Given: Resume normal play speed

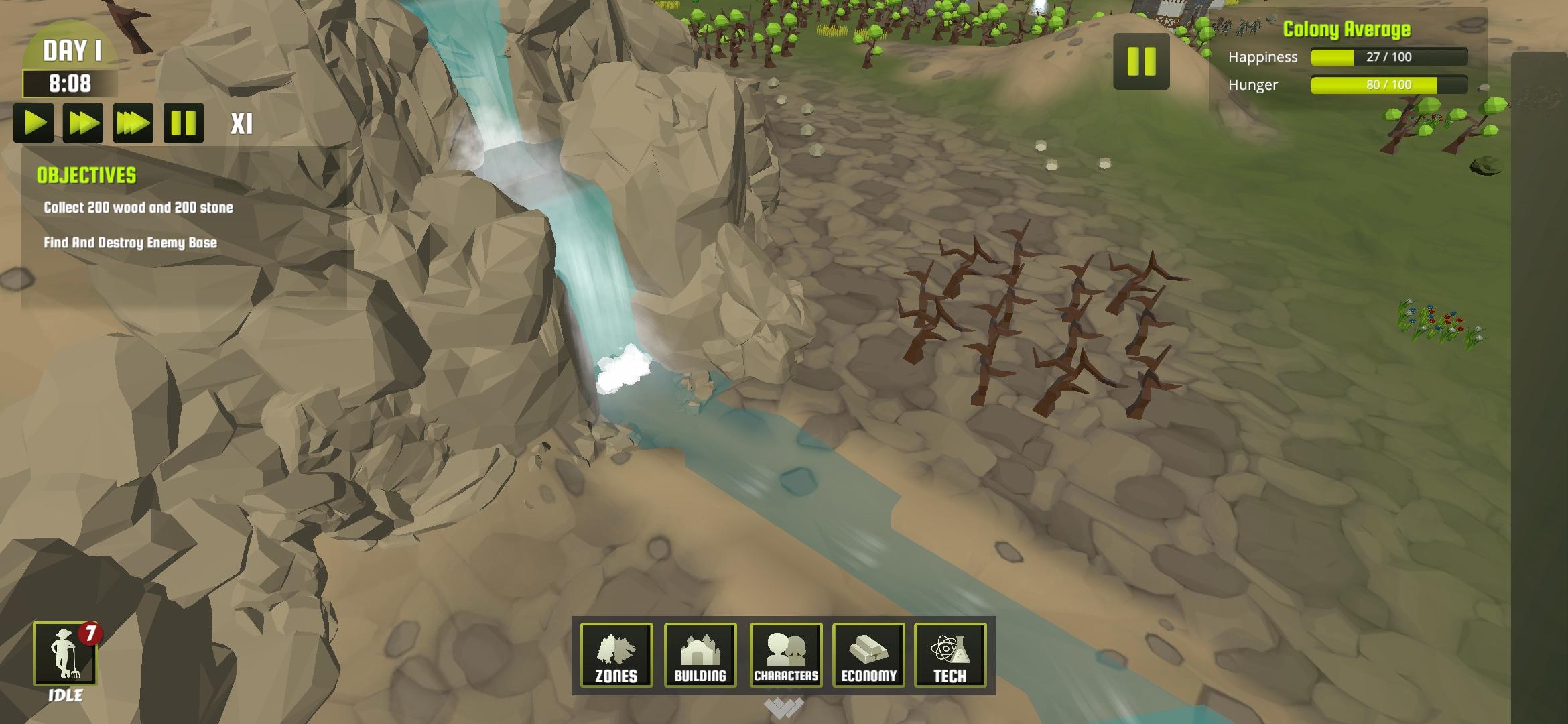Looking at the screenshot, I should 35,123.
